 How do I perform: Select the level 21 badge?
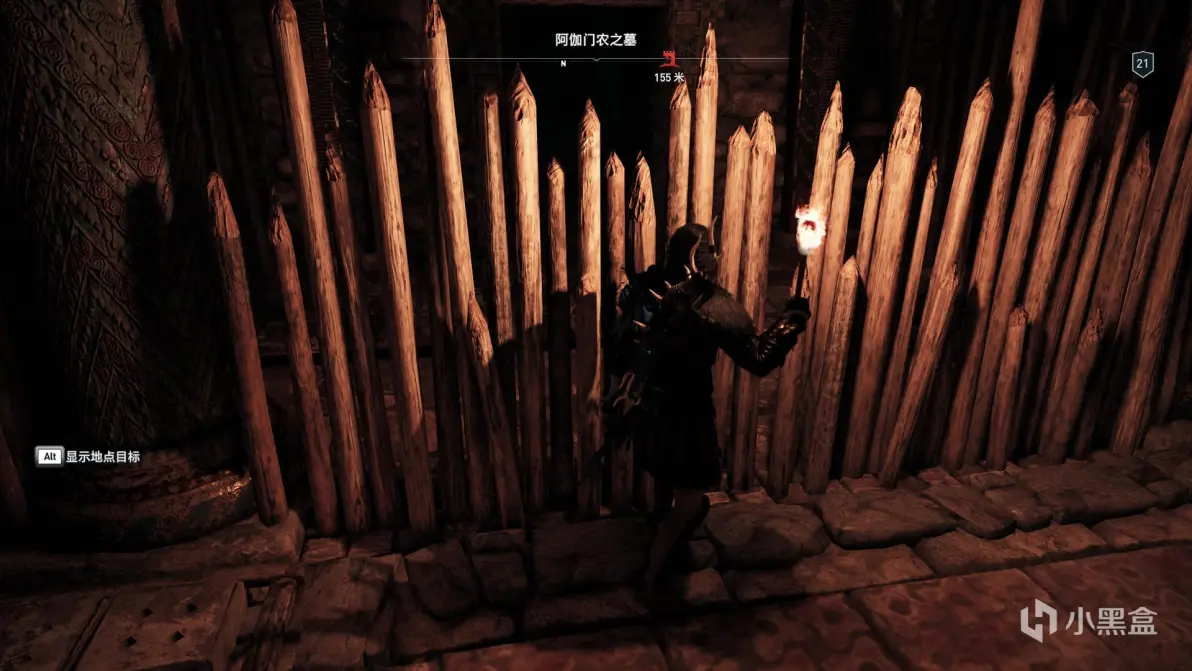[1143, 64]
